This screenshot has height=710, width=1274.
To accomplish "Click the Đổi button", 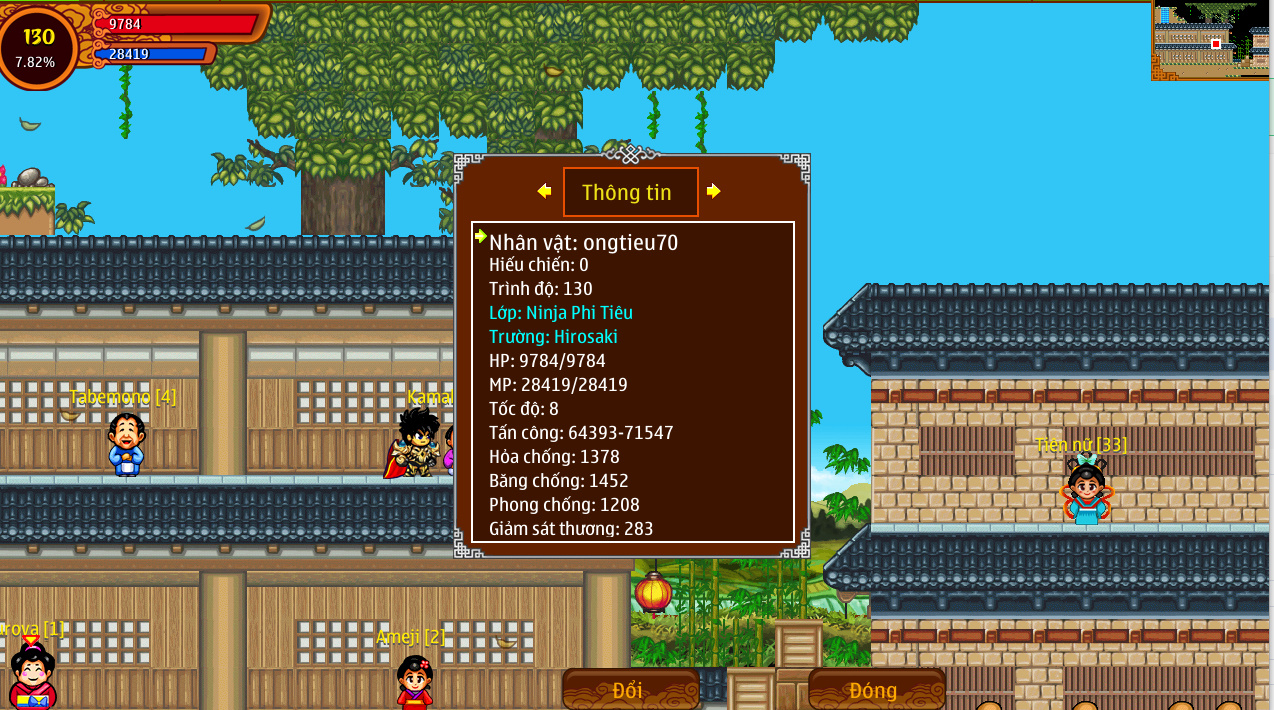I will pos(630,689).
